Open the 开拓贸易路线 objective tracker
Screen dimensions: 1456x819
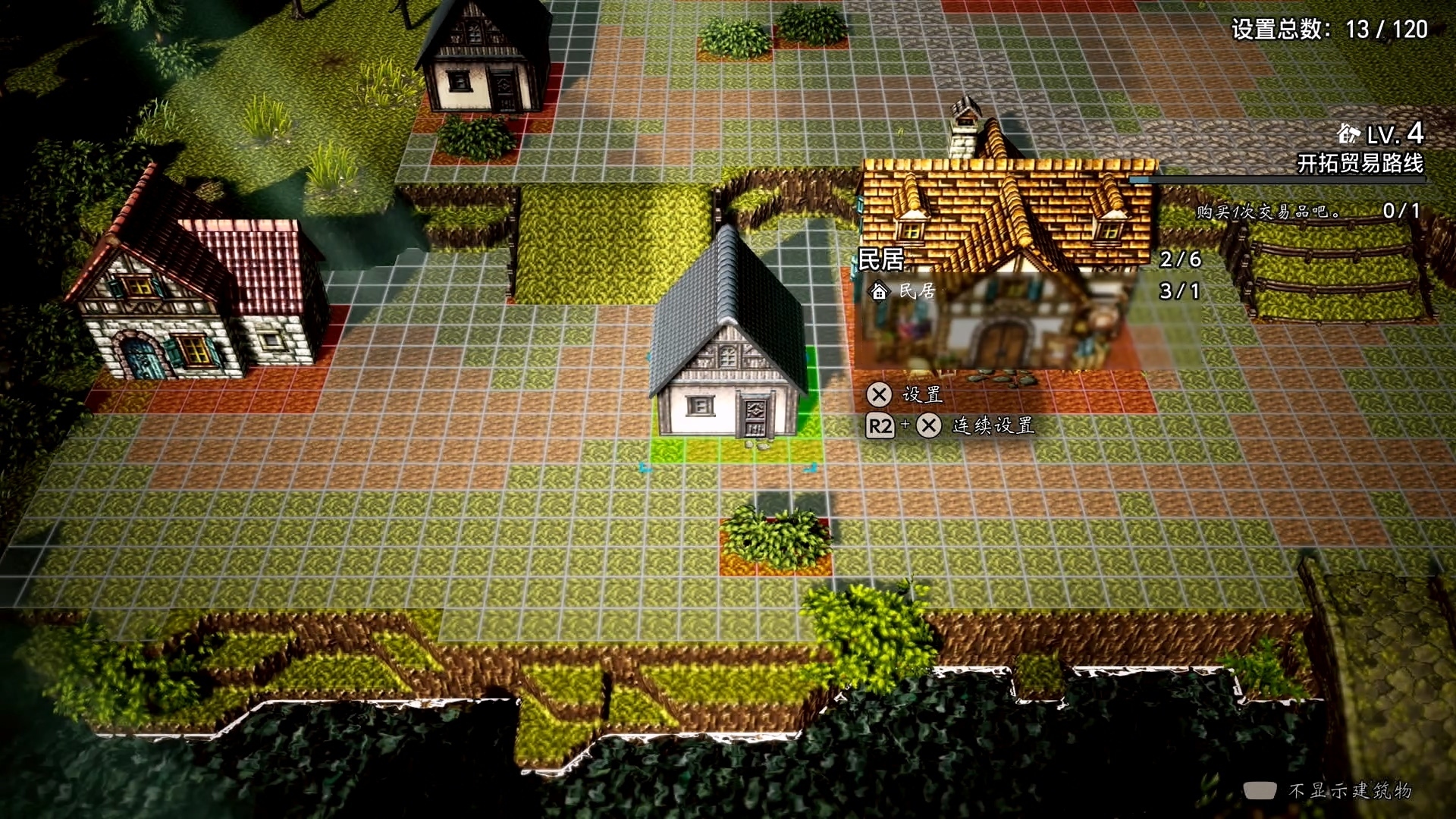(1360, 163)
